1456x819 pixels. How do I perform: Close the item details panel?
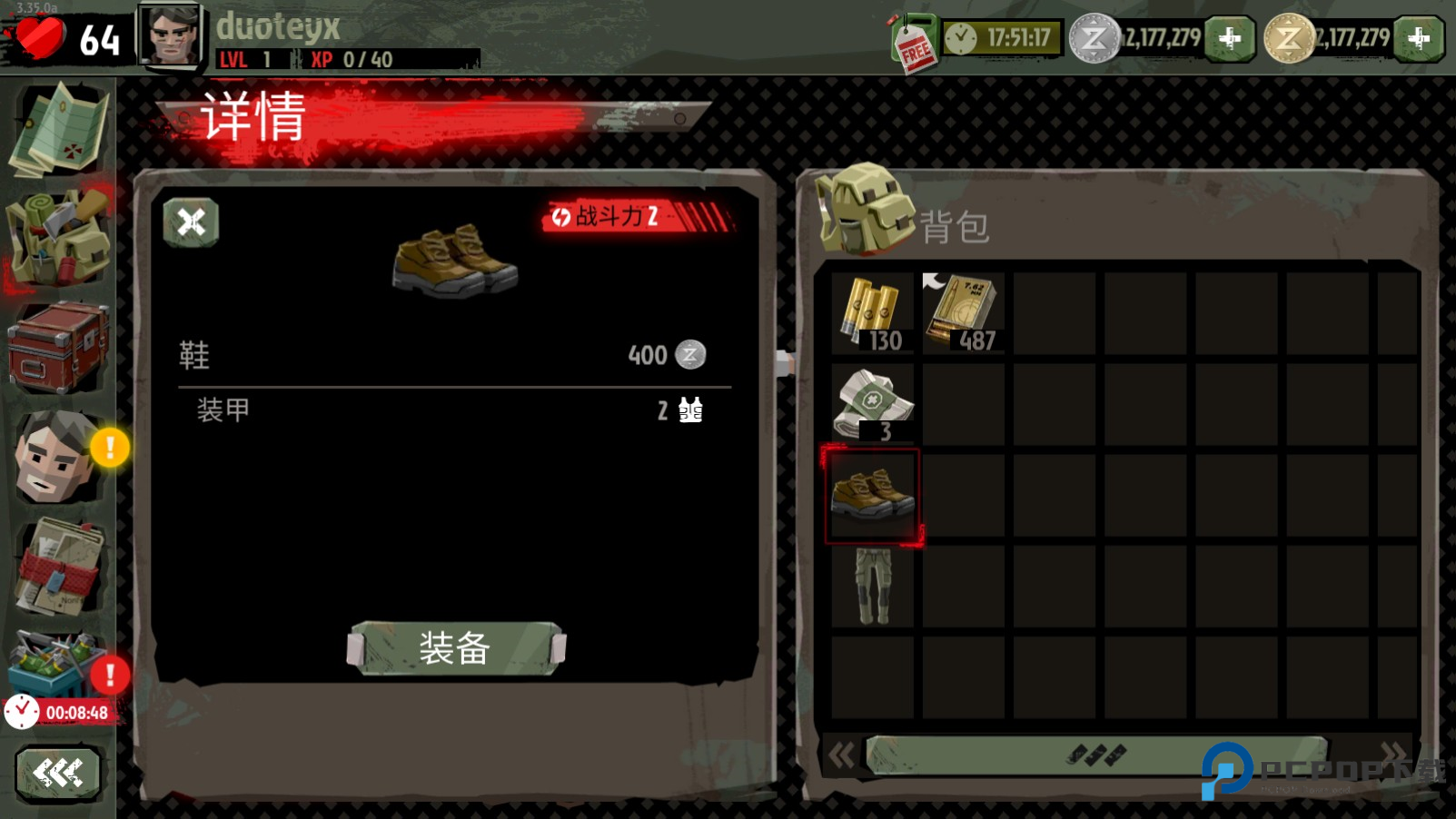190,221
